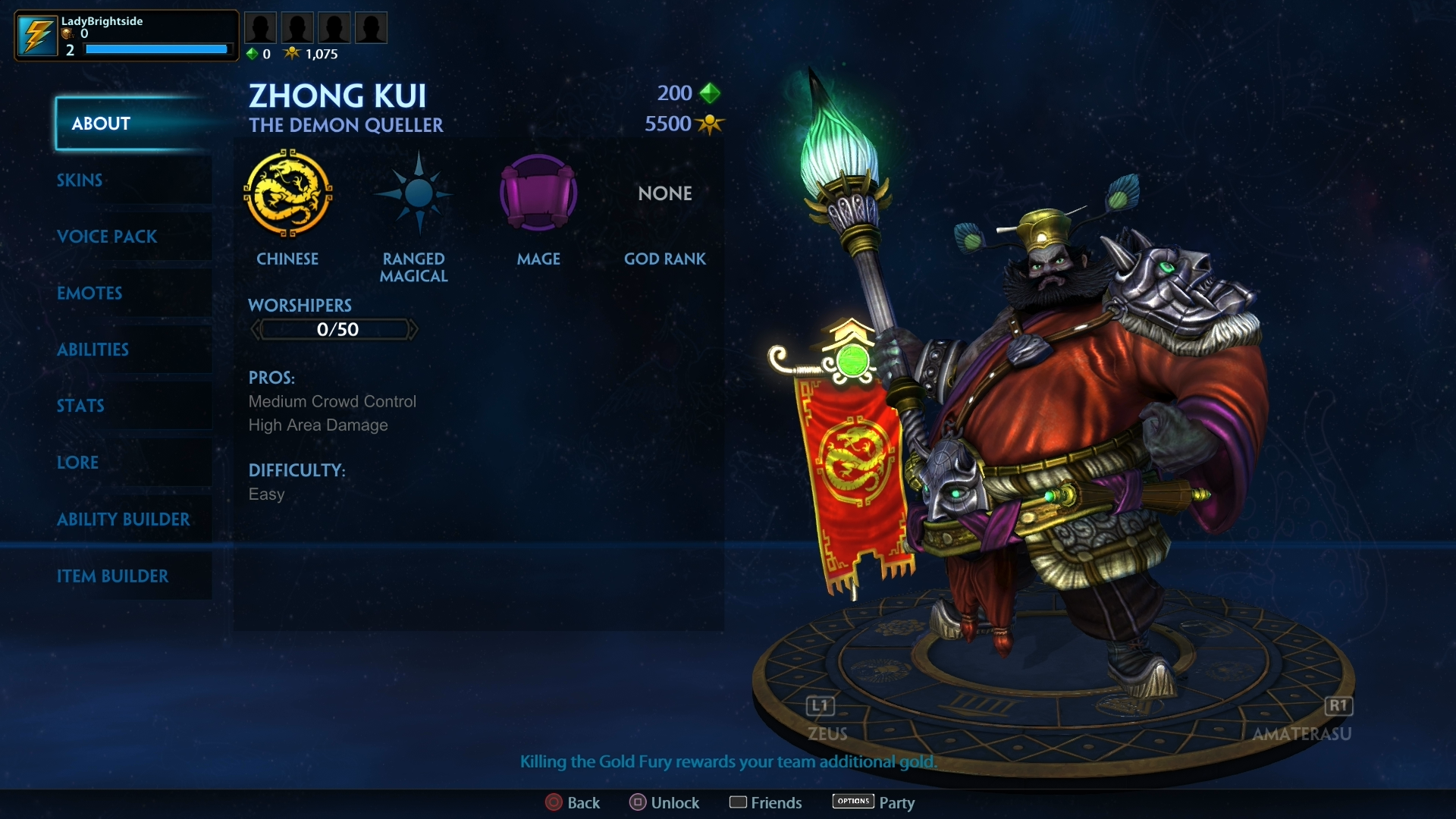Select the Lore menu entry
This screenshot has height=819, width=1456.
pos(78,463)
